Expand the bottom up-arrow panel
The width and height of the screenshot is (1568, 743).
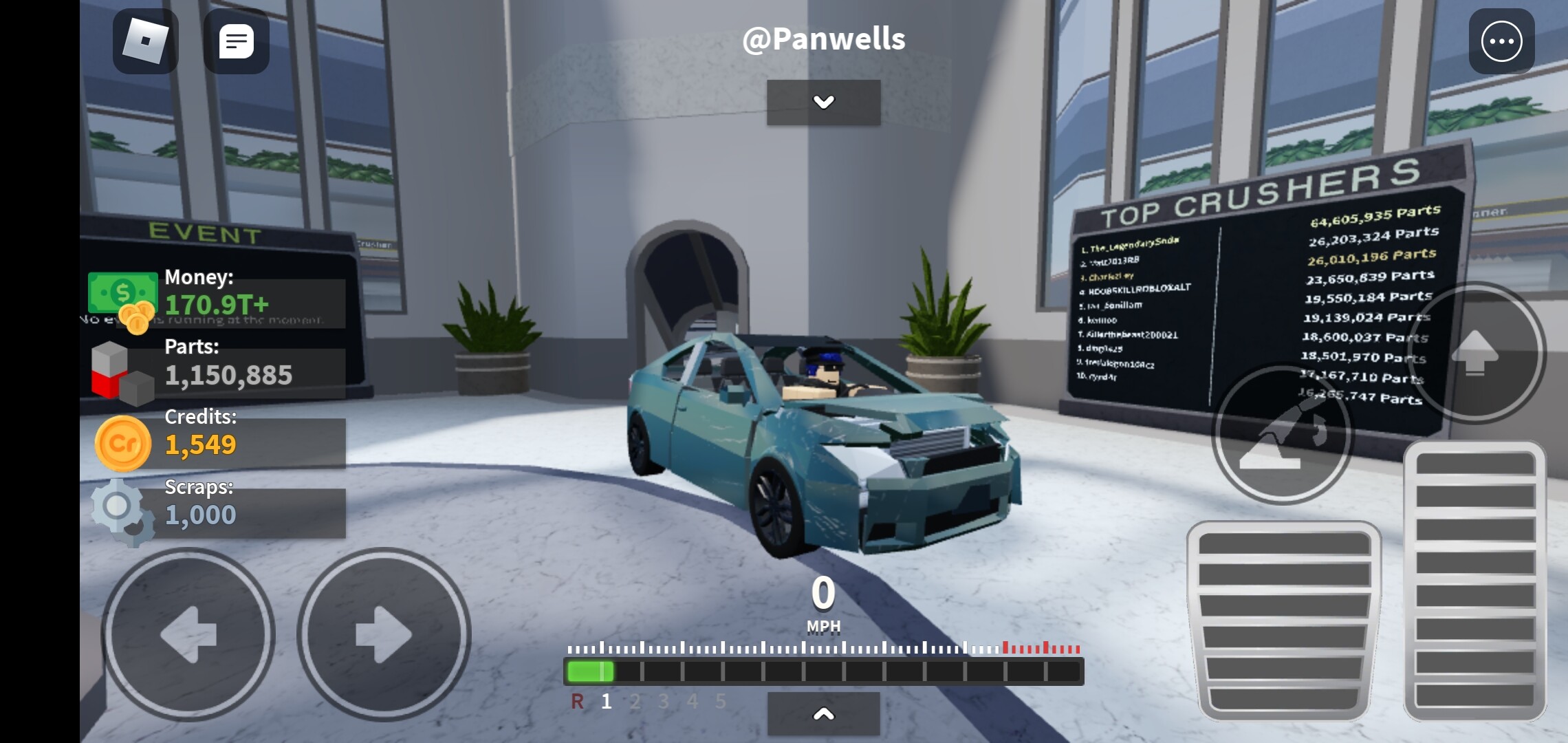823,714
